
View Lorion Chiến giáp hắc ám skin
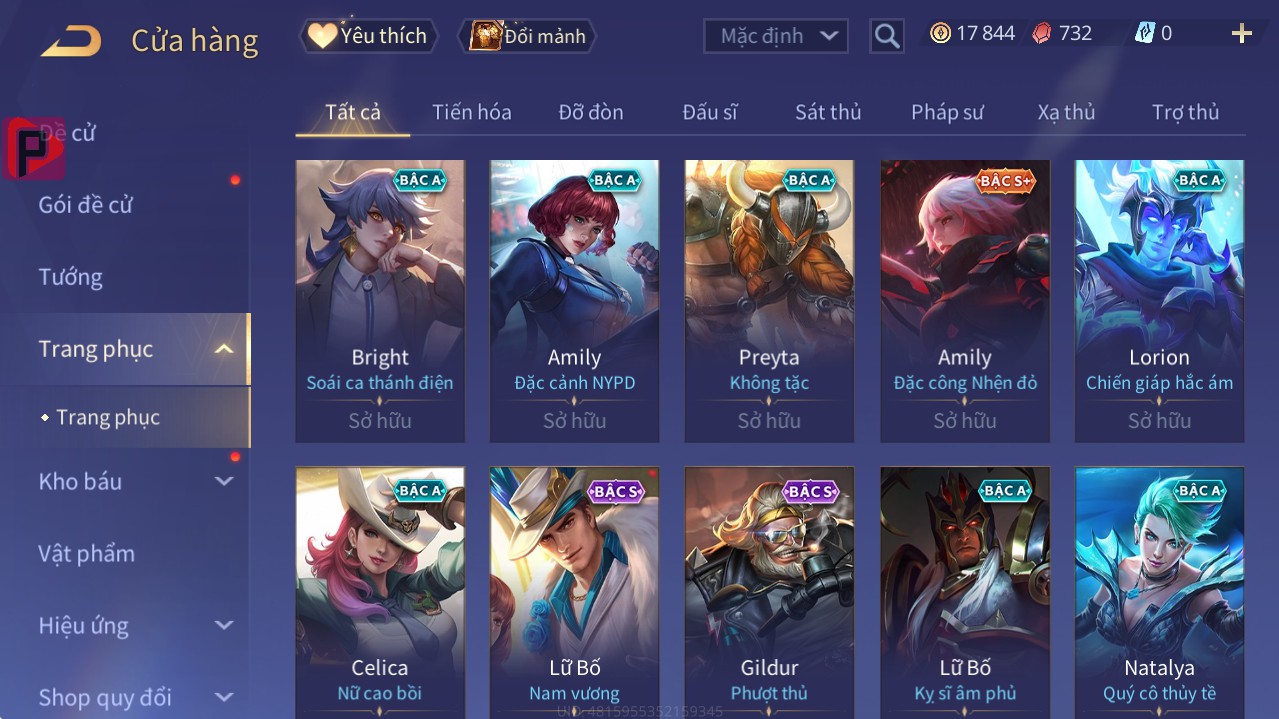coord(1159,300)
